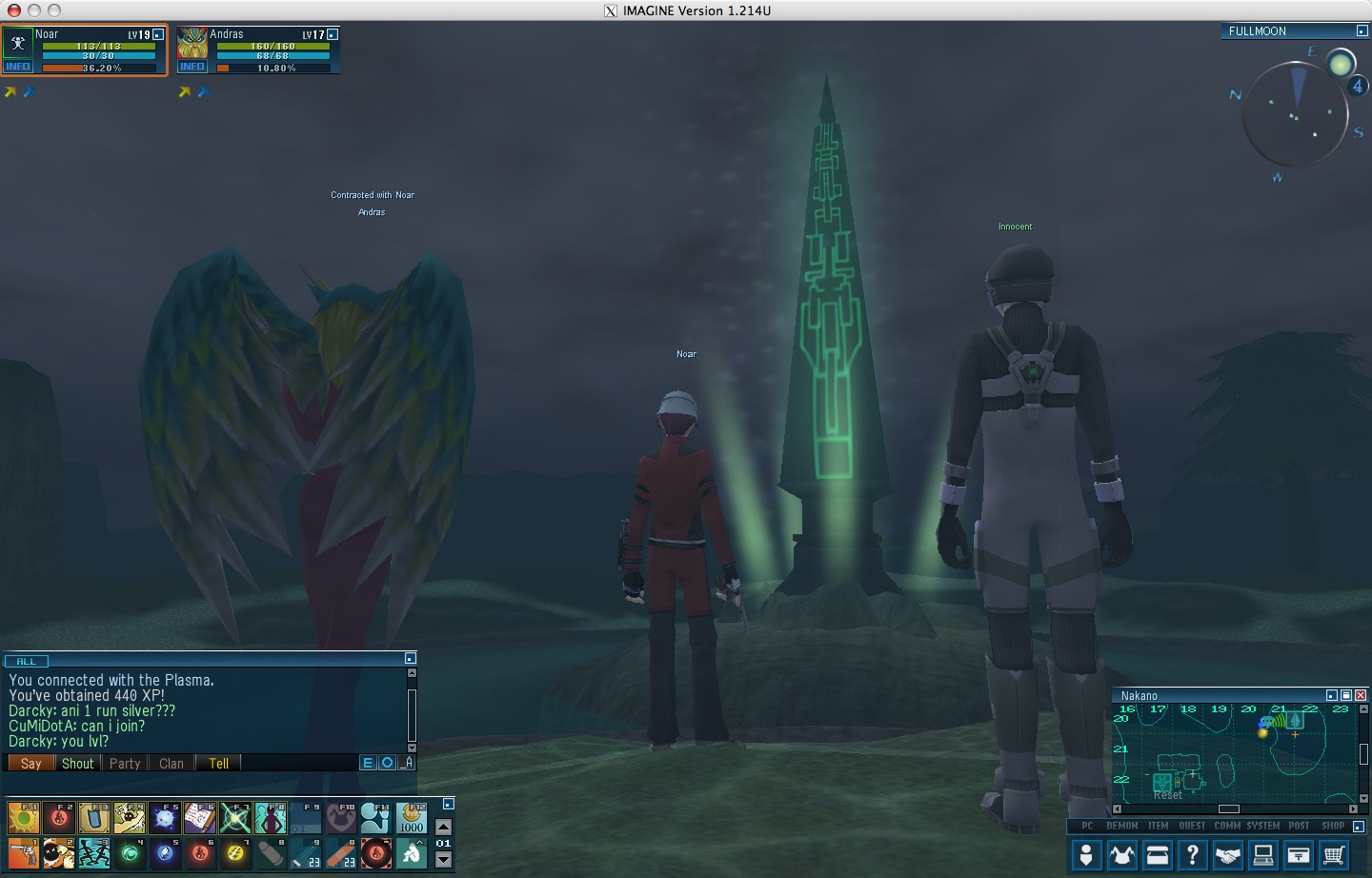Activate the F12 gold coin macro icon
1372x878 pixels.
[413, 819]
